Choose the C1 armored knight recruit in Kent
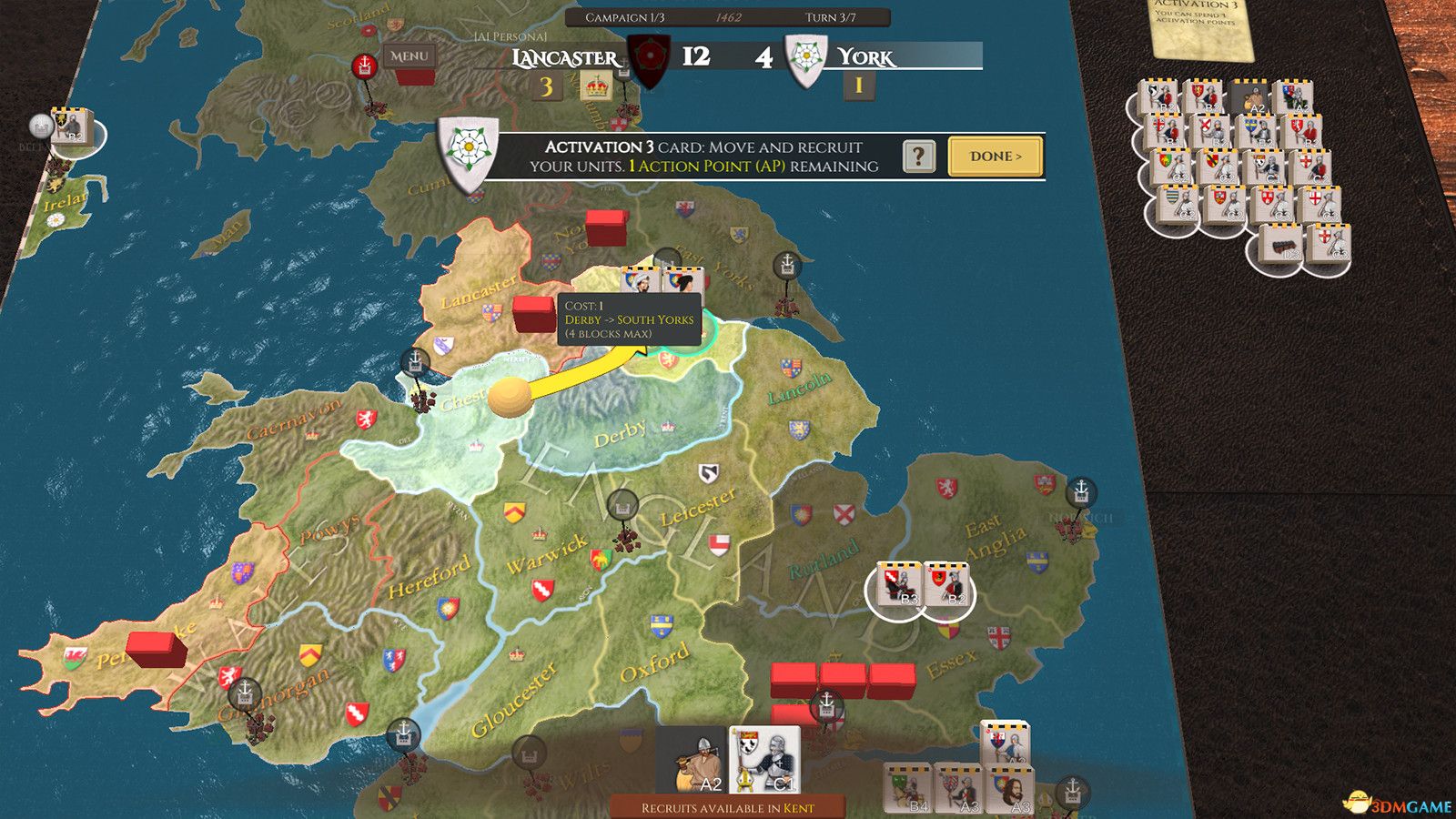Screen dimensions: 1456x819 tap(764, 761)
